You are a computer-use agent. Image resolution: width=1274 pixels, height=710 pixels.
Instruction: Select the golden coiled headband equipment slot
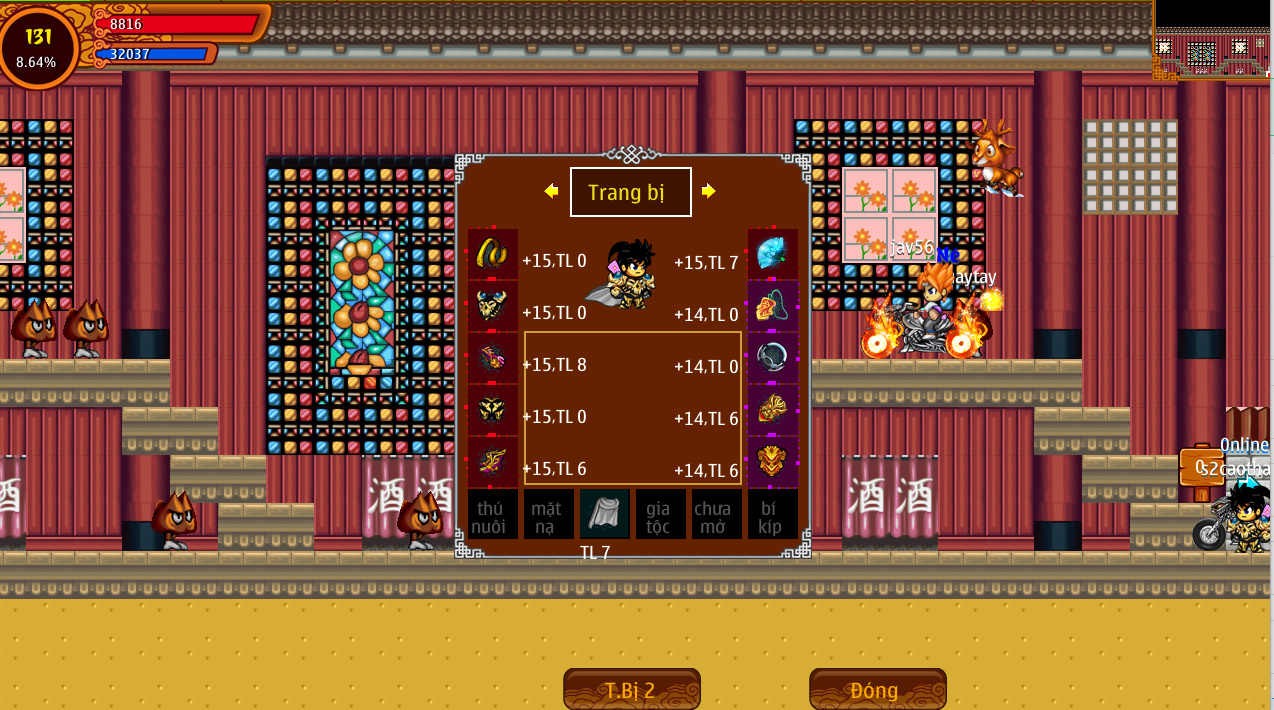pyautogui.click(x=492, y=254)
